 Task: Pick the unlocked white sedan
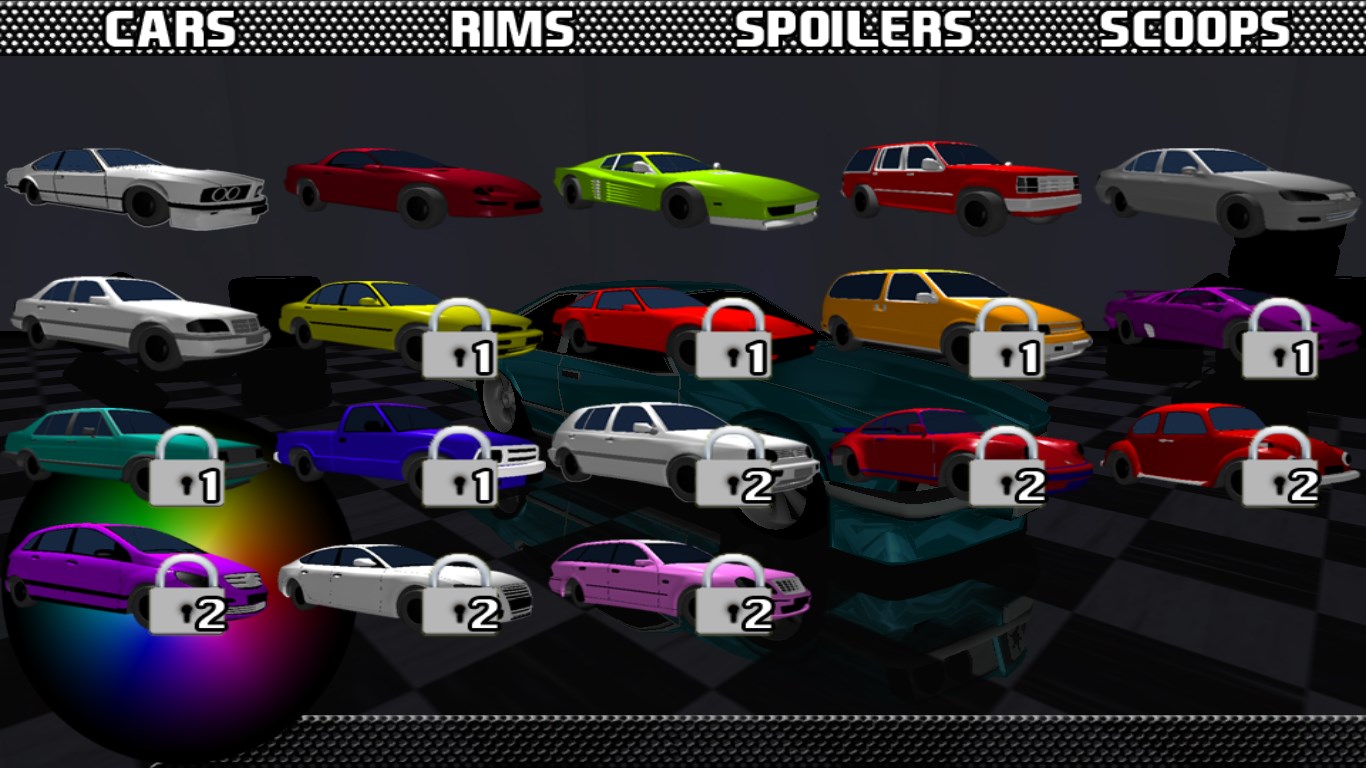coord(140,320)
